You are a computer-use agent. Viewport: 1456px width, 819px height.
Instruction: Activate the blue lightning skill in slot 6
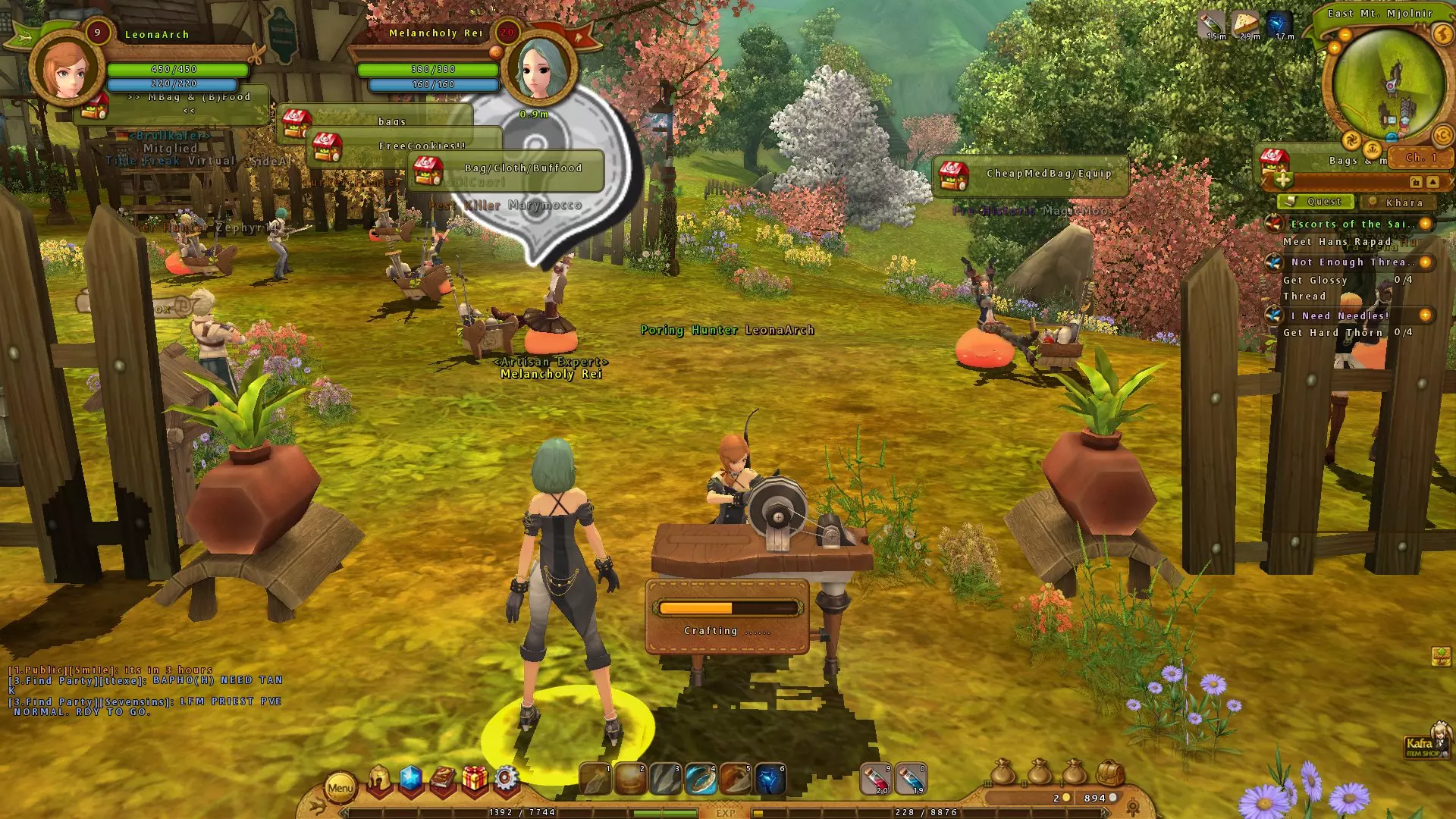[770, 780]
